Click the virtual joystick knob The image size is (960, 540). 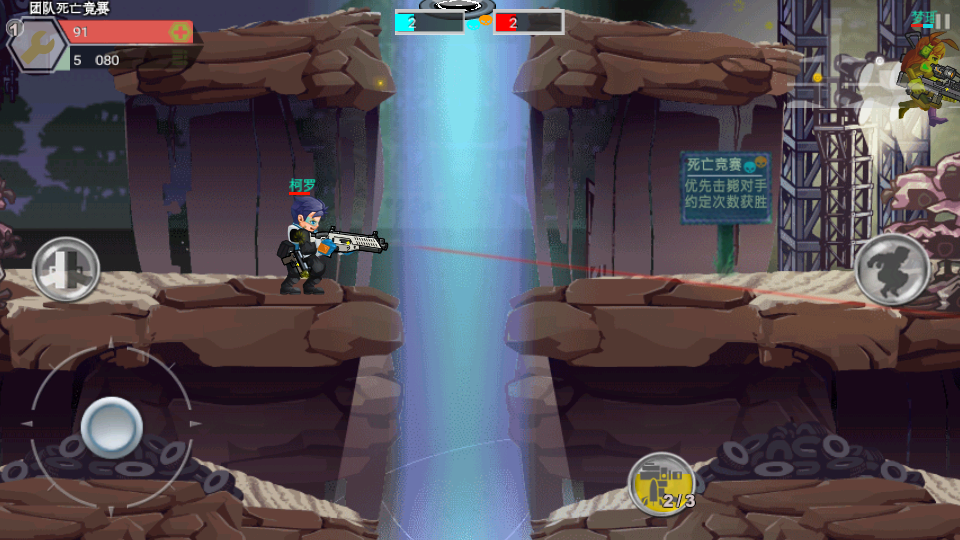[x=111, y=427]
